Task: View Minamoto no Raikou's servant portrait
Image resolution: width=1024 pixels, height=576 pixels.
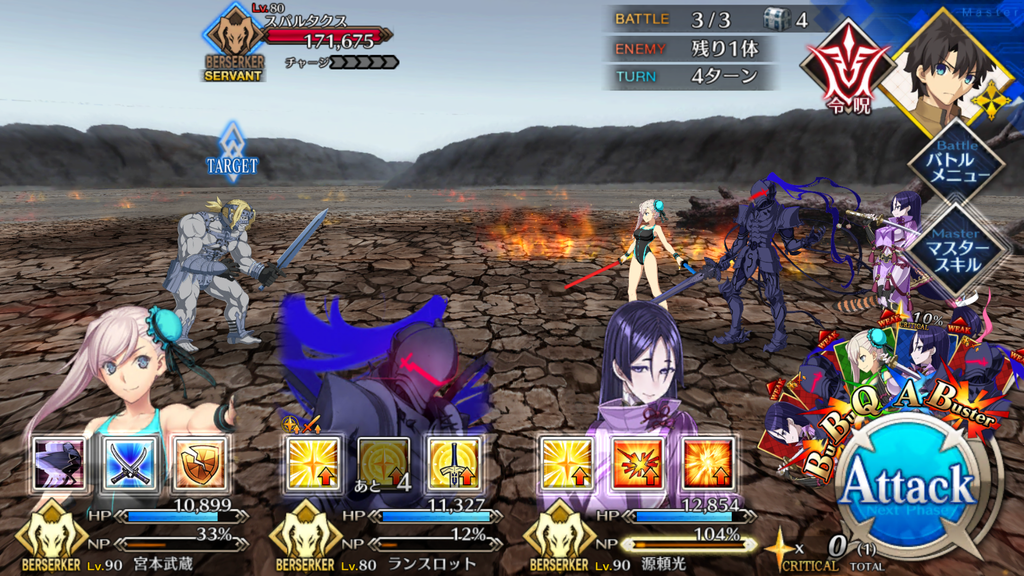Action: tap(640, 380)
